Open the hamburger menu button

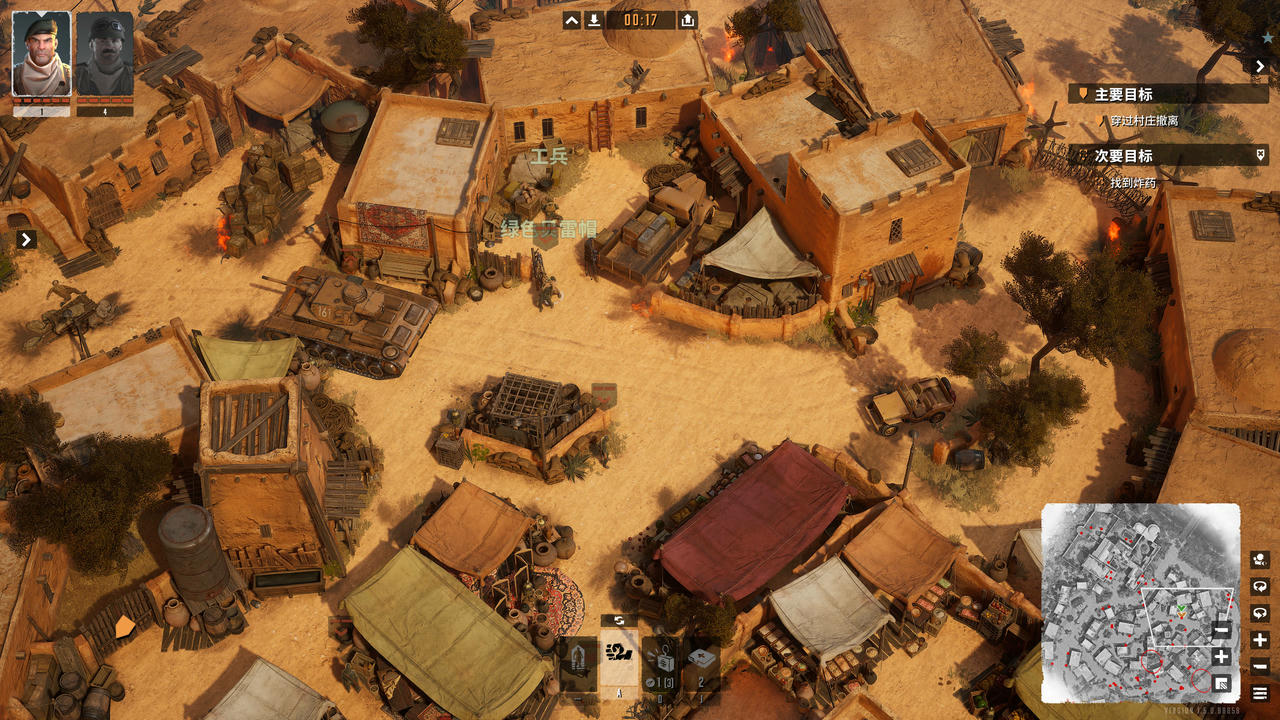click(x=1260, y=693)
